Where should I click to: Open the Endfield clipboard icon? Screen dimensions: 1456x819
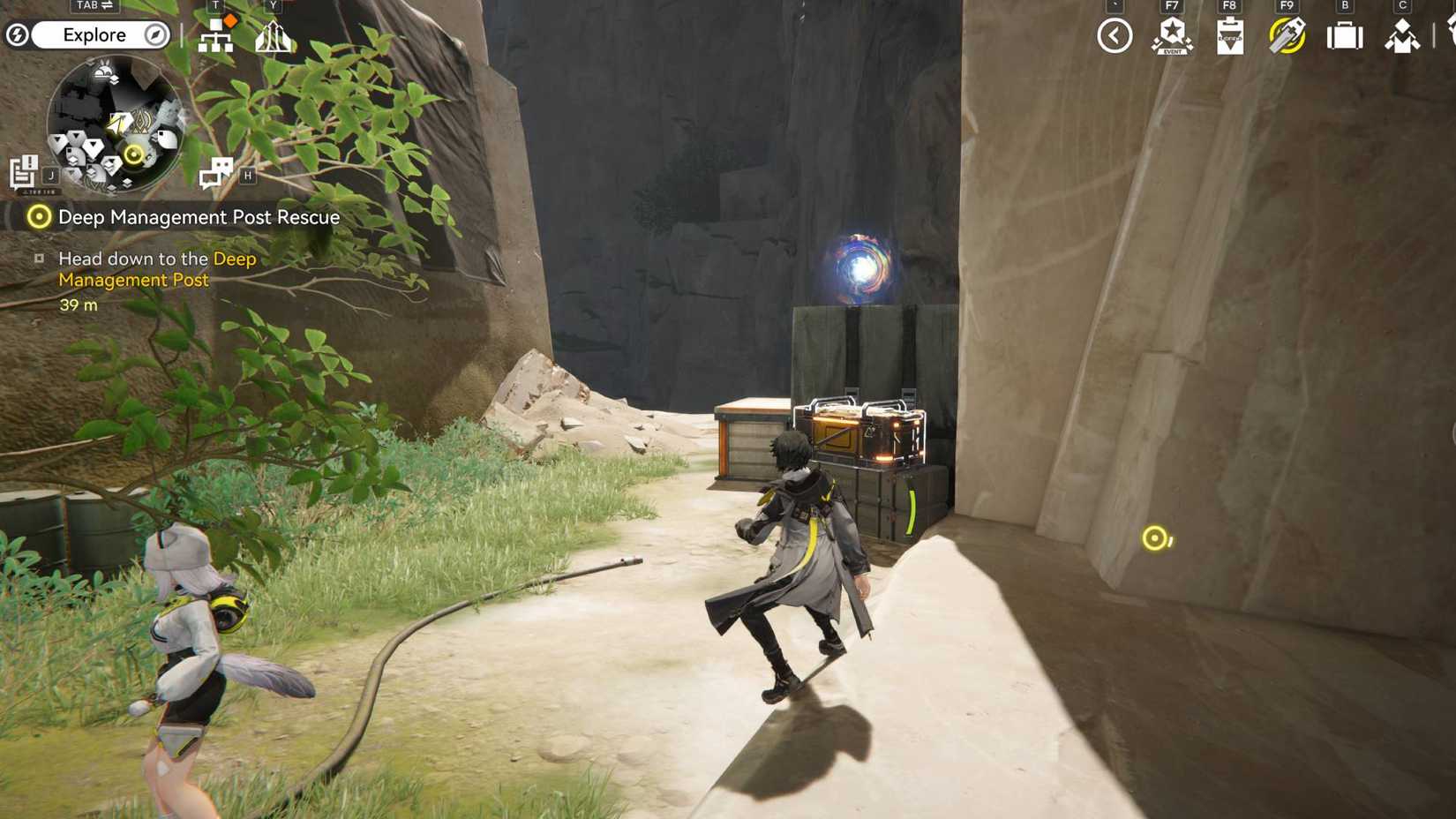(x=1229, y=36)
